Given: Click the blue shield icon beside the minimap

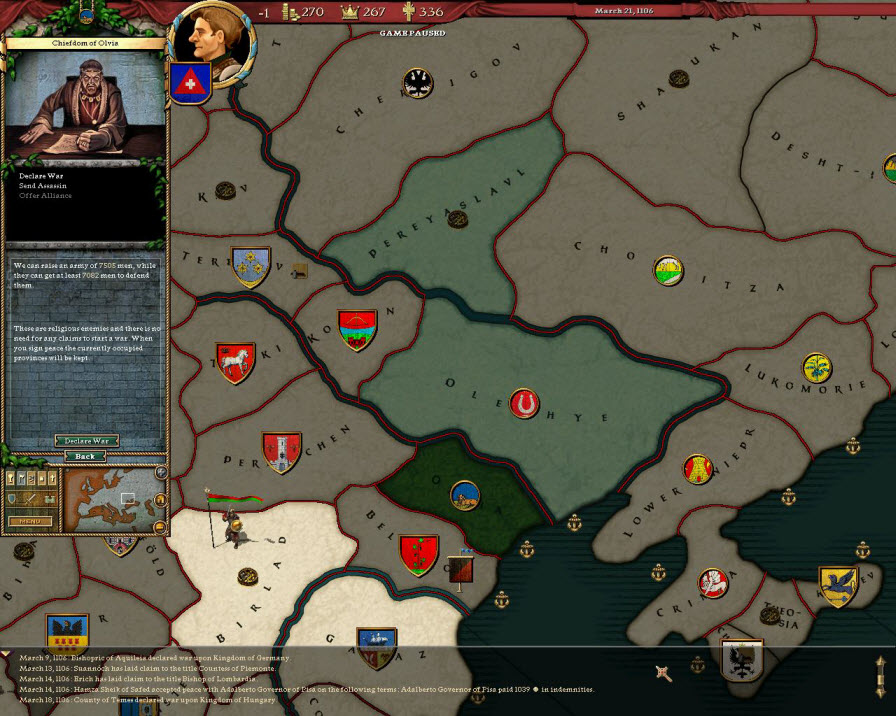Looking at the screenshot, I should (x=14, y=499).
